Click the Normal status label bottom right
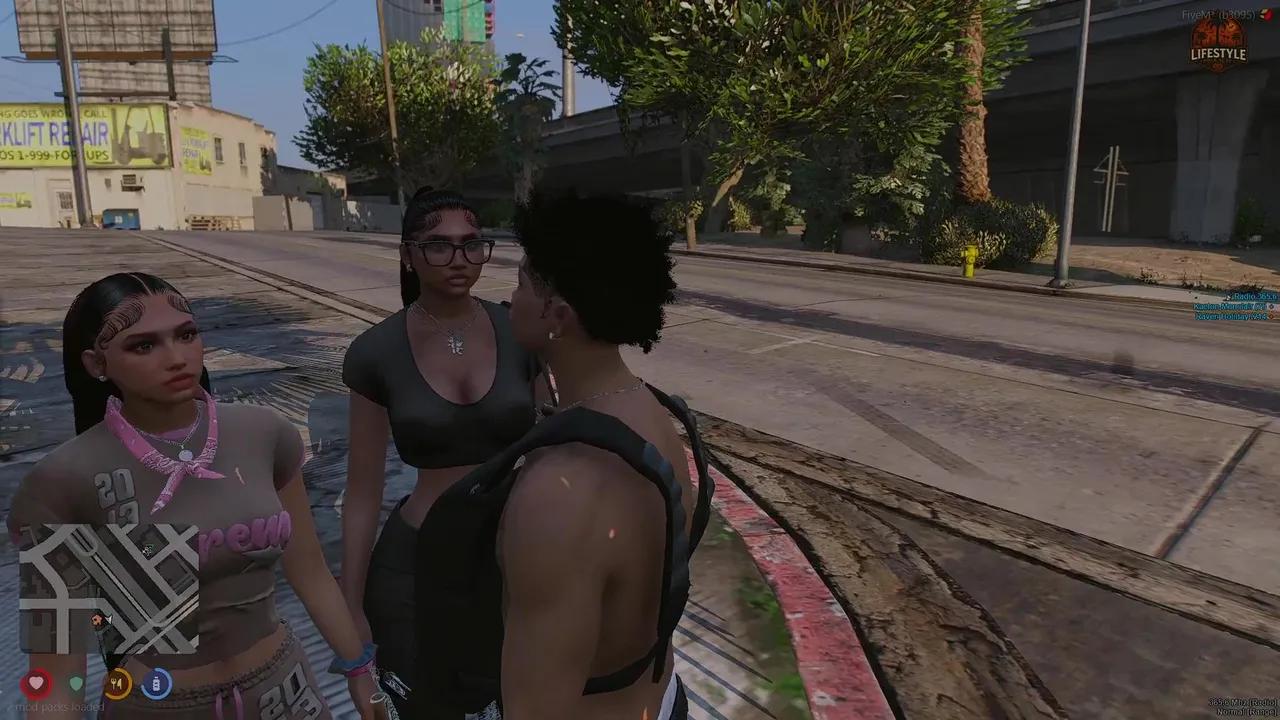 1244,711
